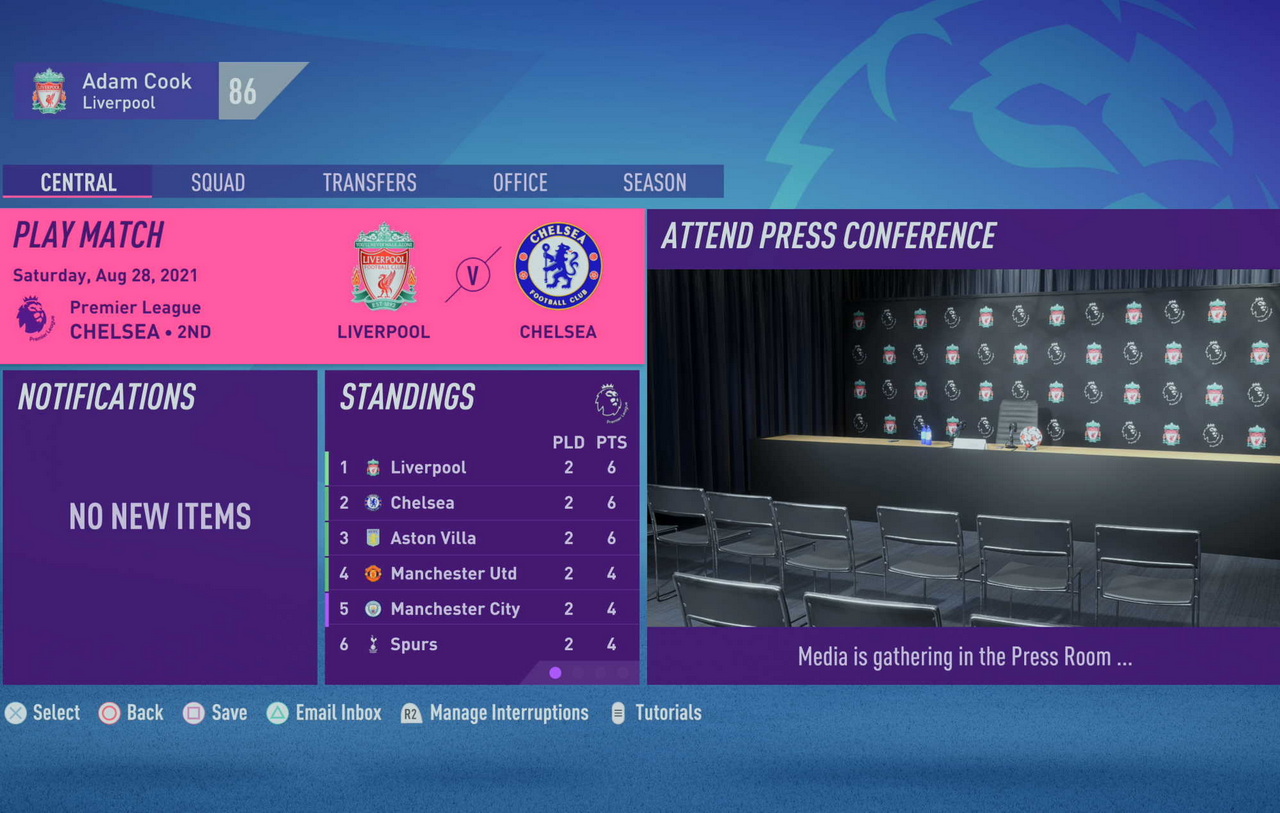
Task: Select the Liverpool row in Standings
Action: [x=483, y=468]
